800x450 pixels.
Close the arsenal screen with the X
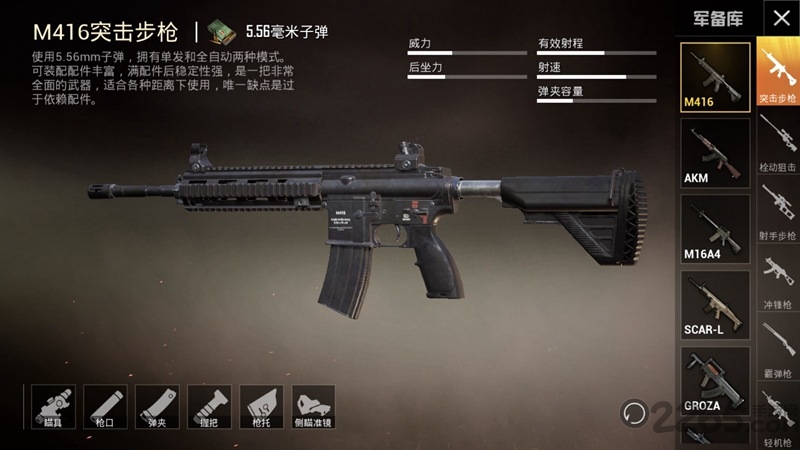(778, 17)
